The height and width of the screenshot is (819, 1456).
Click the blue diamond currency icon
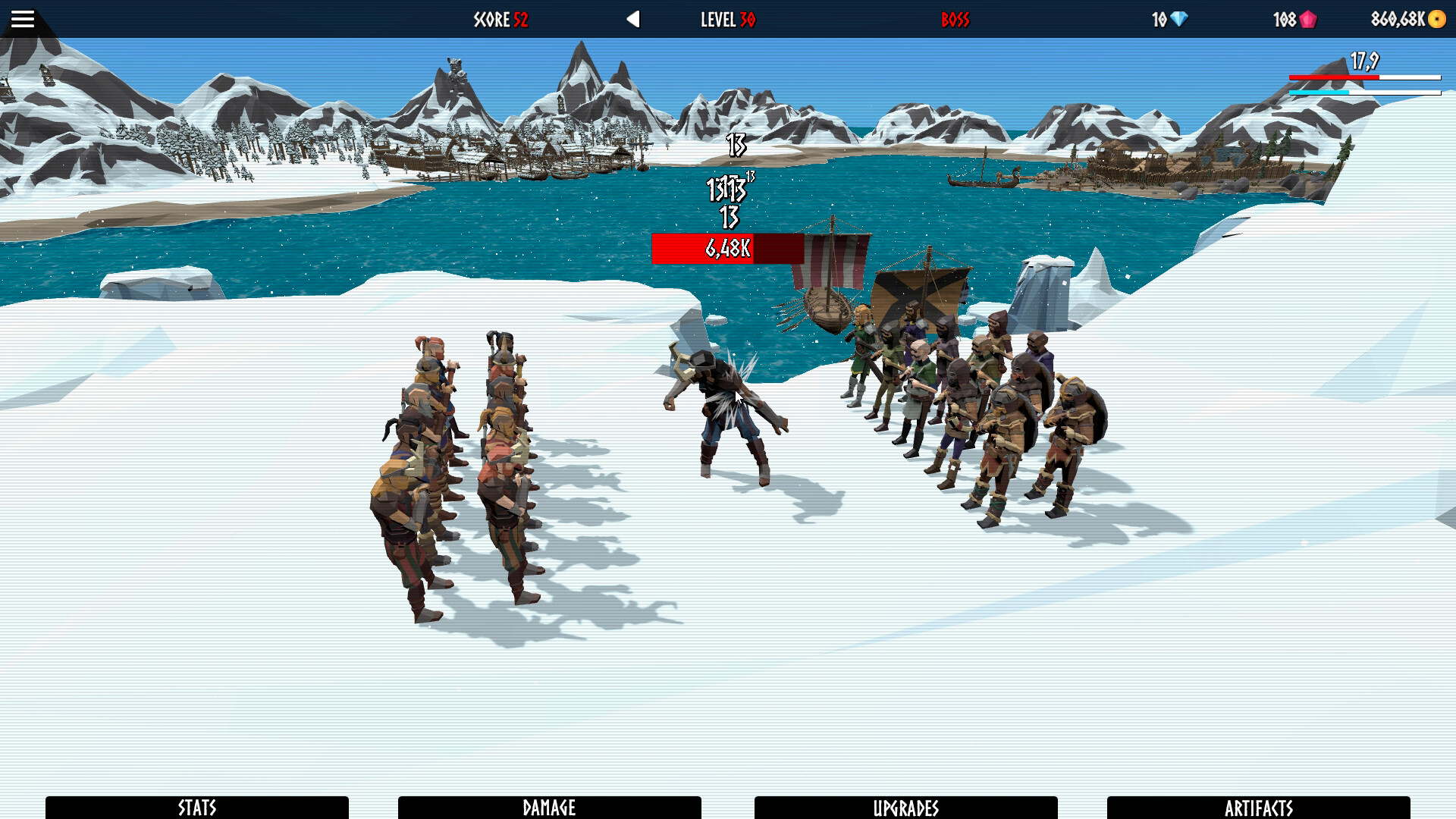click(x=1175, y=19)
